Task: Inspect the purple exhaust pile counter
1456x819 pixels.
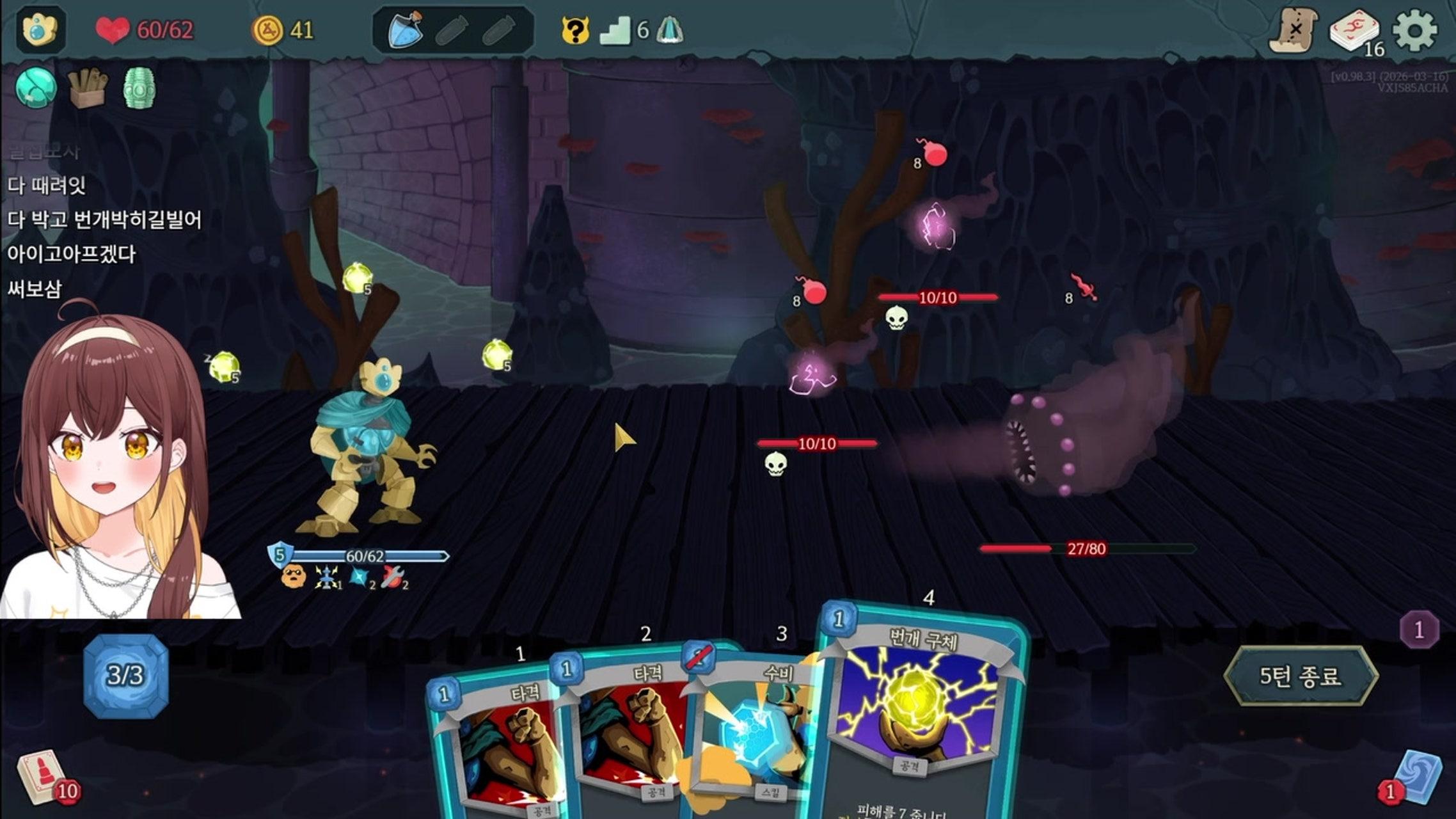Action: click(x=1419, y=630)
